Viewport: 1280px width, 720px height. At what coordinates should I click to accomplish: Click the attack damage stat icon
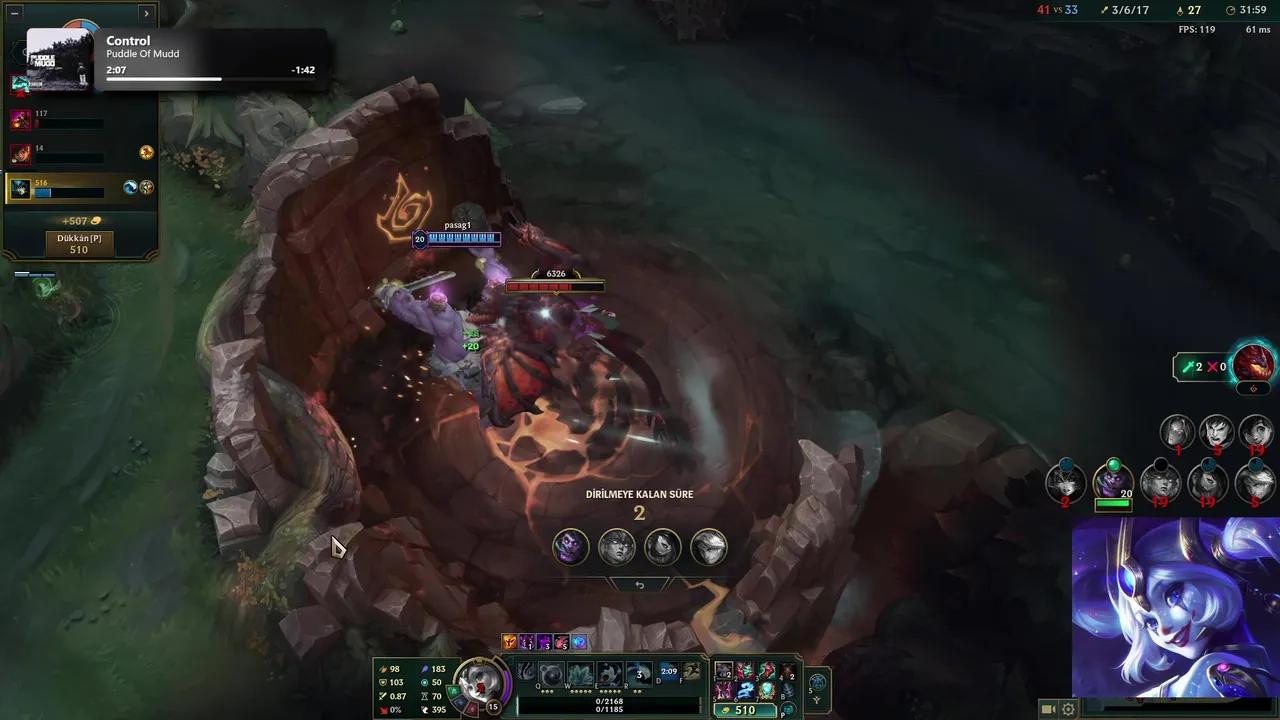point(383,669)
